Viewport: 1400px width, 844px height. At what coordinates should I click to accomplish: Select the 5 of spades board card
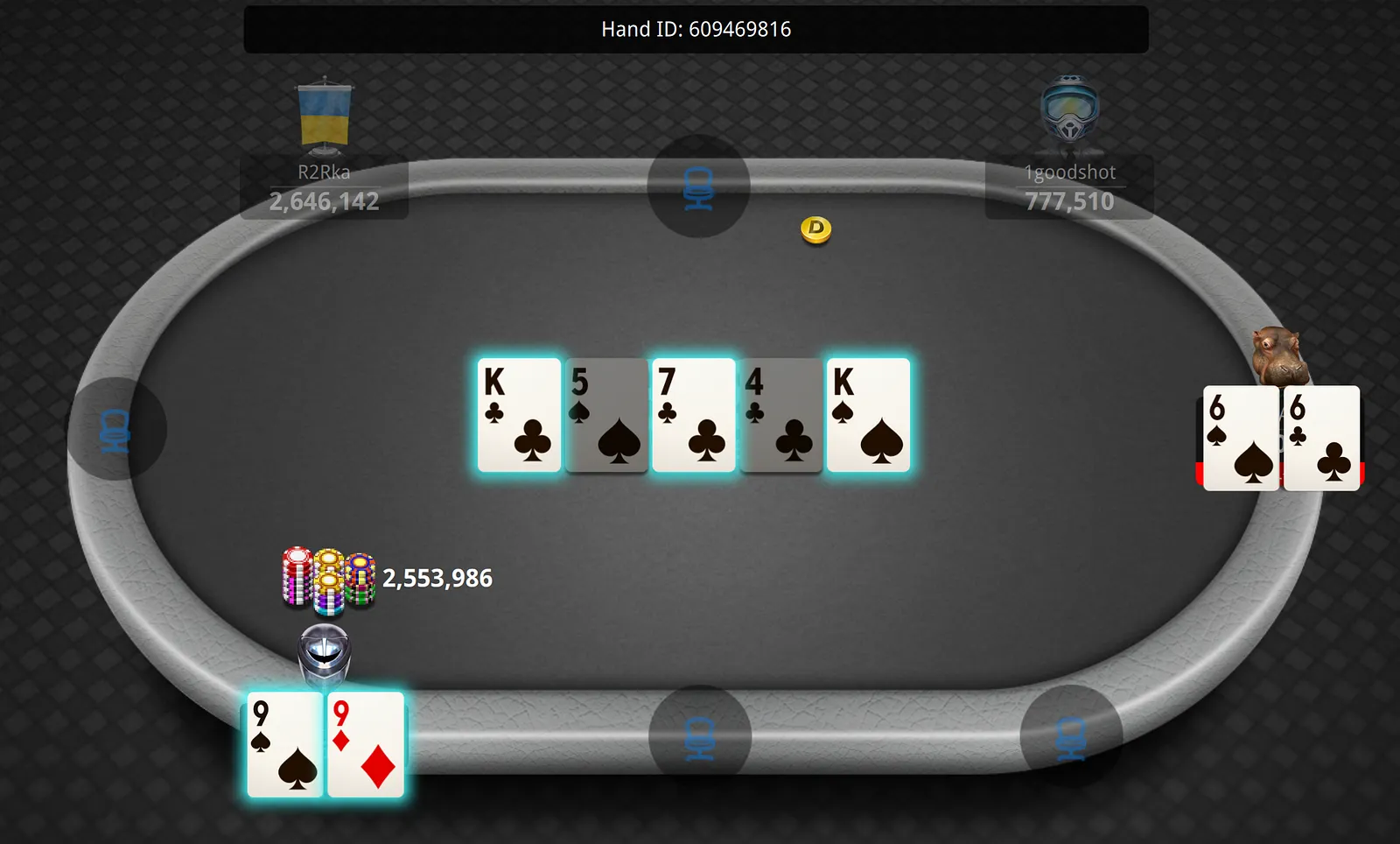606,415
